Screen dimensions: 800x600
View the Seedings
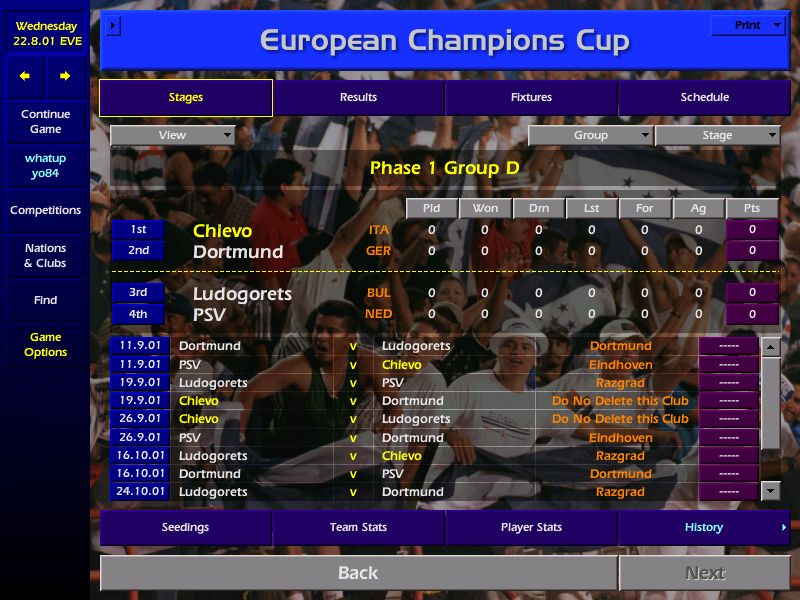[186, 527]
